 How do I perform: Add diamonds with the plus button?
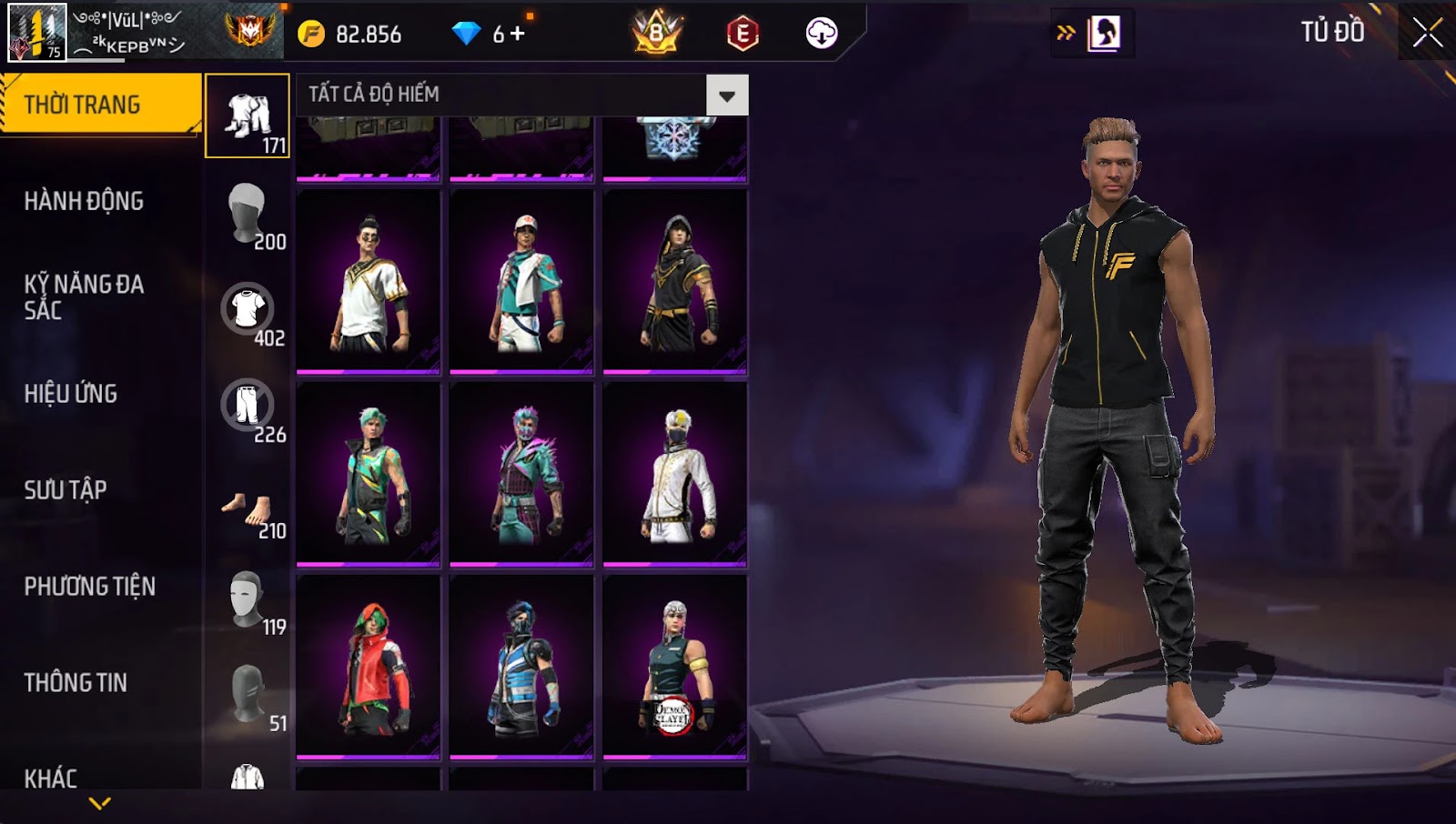click(518, 34)
